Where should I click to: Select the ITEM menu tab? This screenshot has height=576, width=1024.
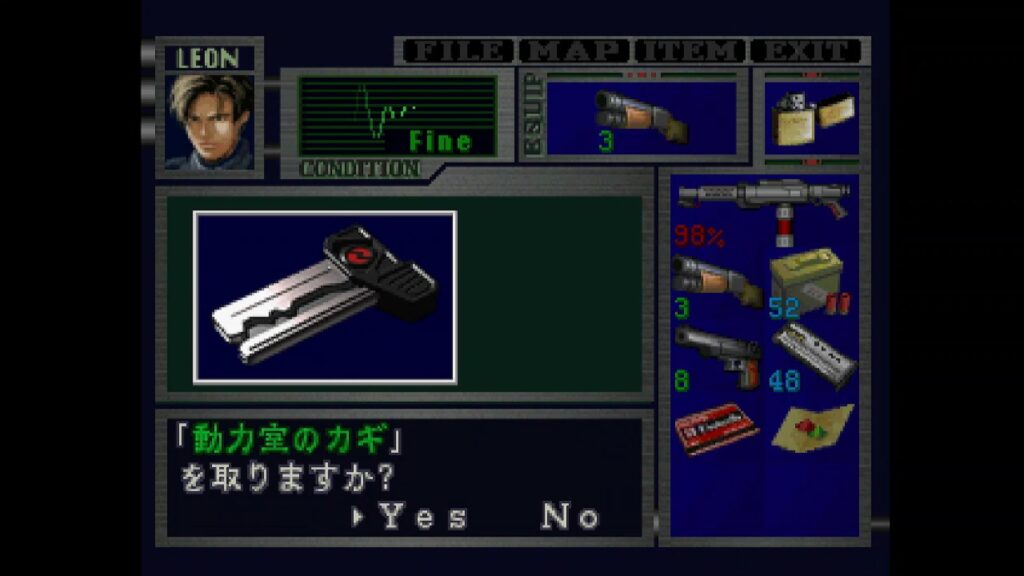pyautogui.click(x=691, y=51)
